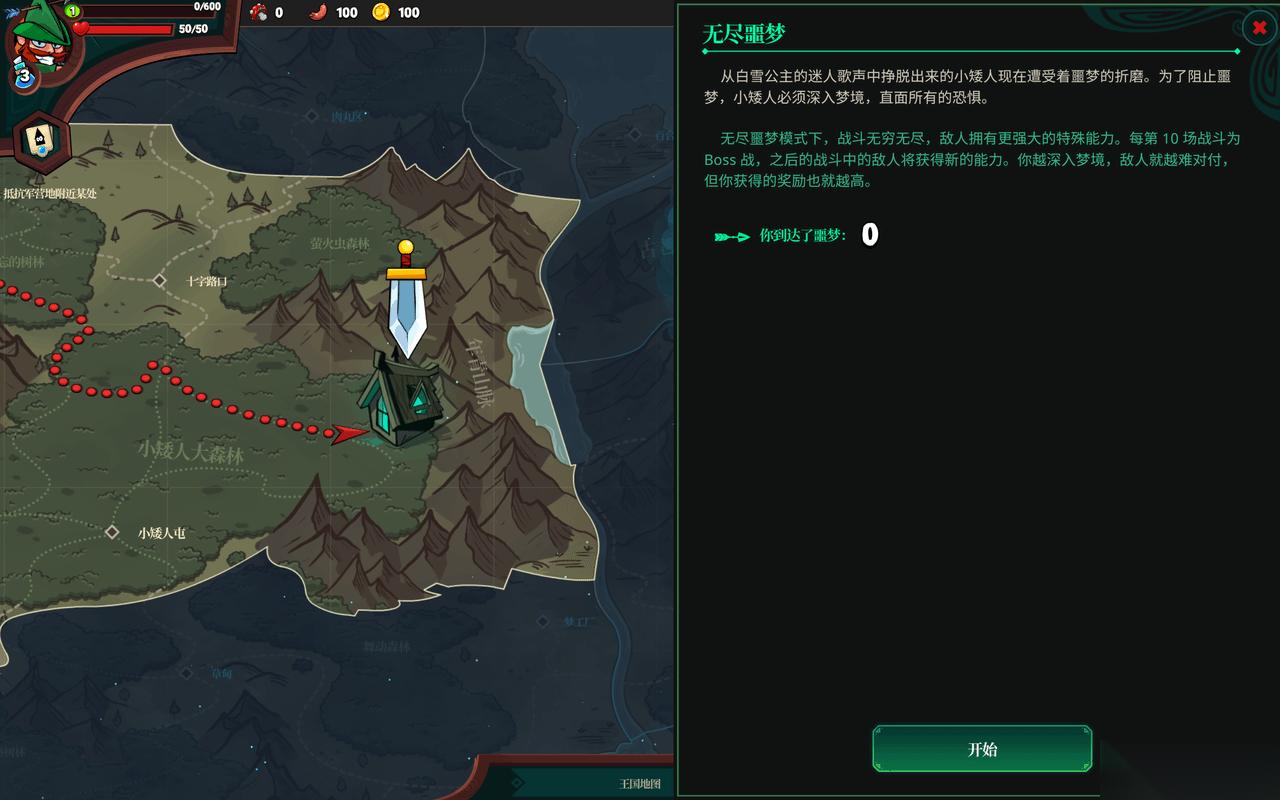Click the nightmare depth counter showing 0

pyautogui.click(x=868, y=235)
